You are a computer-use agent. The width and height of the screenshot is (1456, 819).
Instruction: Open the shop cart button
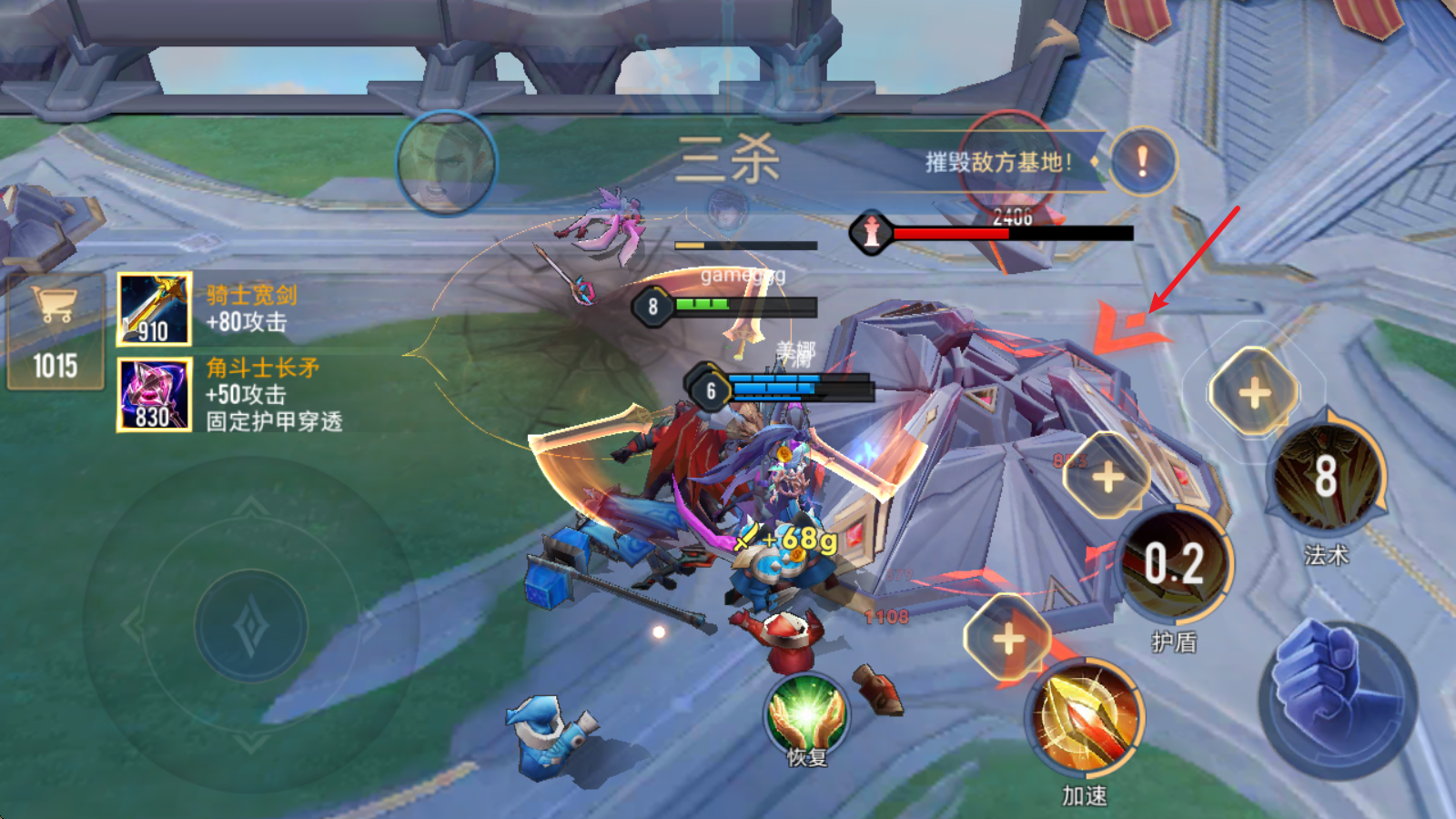[x=55, y=332]
